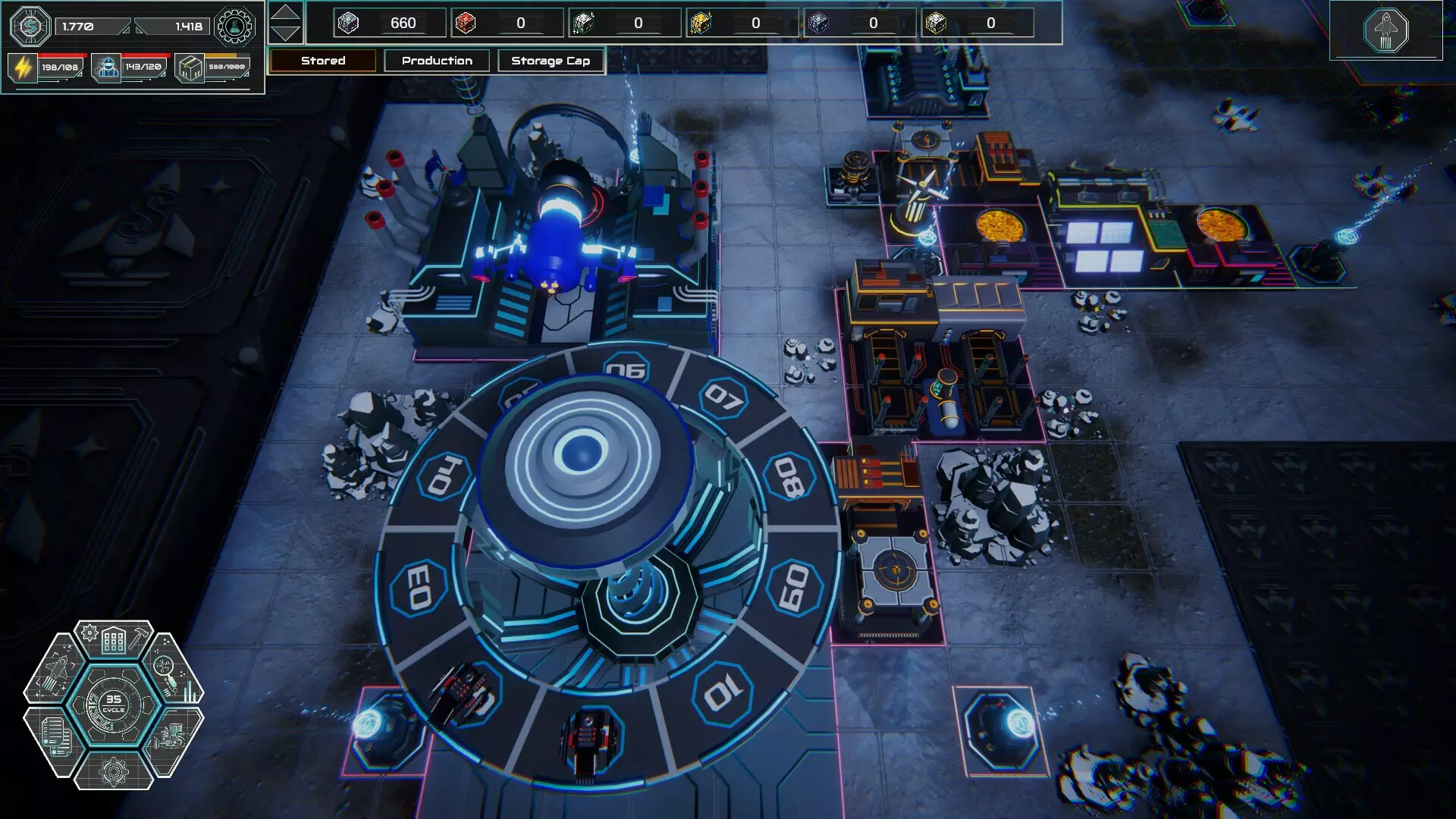Select the storage crate icon
The width and height of the screenshot is (1456, 819).
[x=190, y=67]
